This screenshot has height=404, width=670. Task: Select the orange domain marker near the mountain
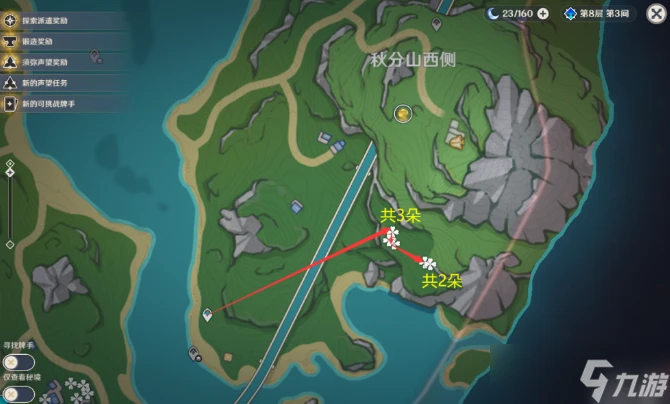point(455,143)
